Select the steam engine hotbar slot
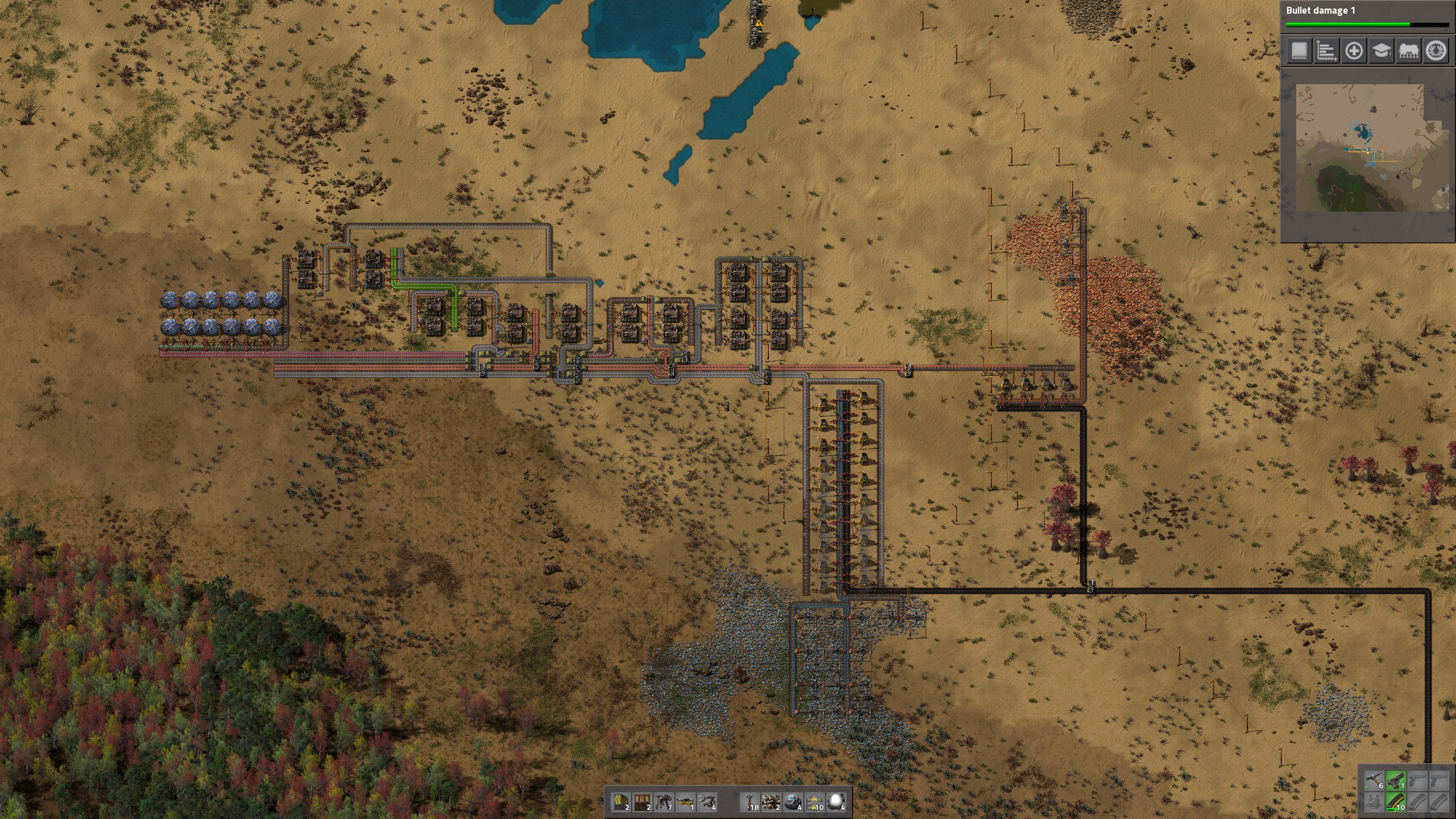Image resolution: width=1456 pixels, height=819 pixels. pyautogui.click(x=772, y=801)
